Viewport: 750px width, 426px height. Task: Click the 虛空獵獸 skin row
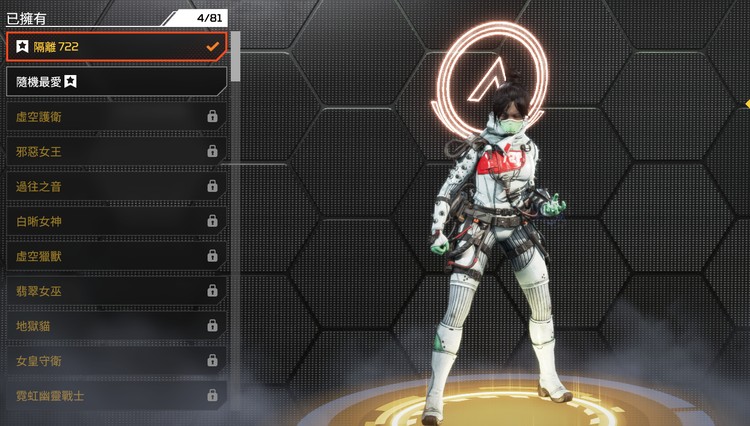pos(116,256)
